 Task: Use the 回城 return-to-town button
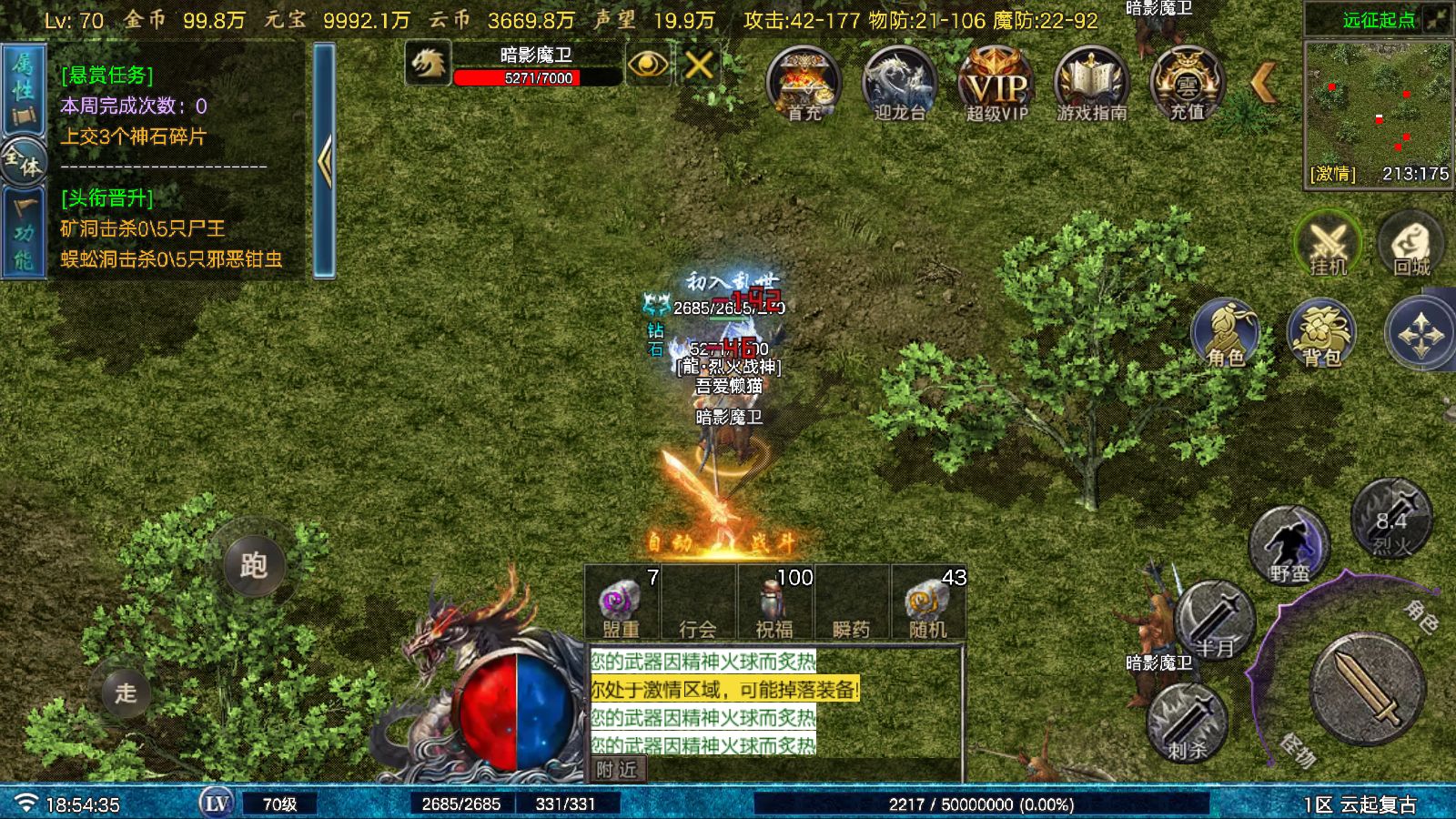click(x=1411, y=244)
